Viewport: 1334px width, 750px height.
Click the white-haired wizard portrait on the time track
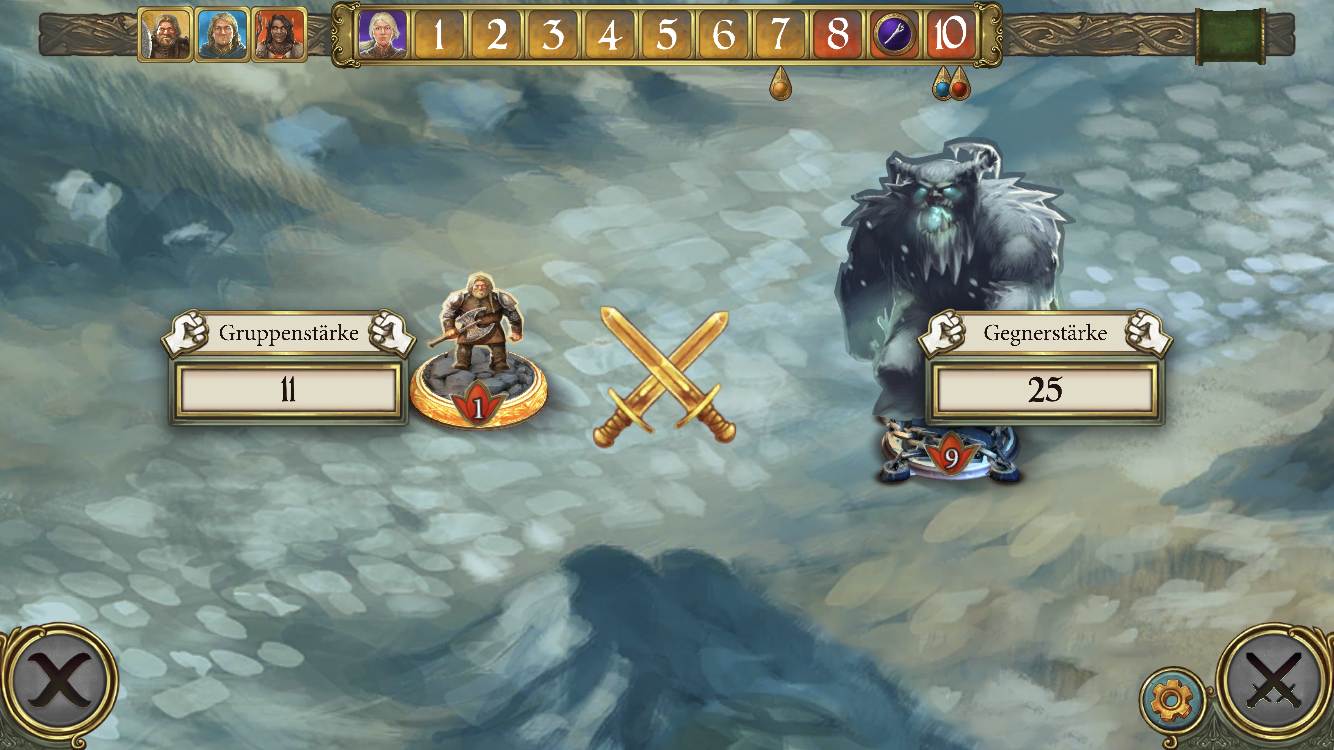coord(383,35)
